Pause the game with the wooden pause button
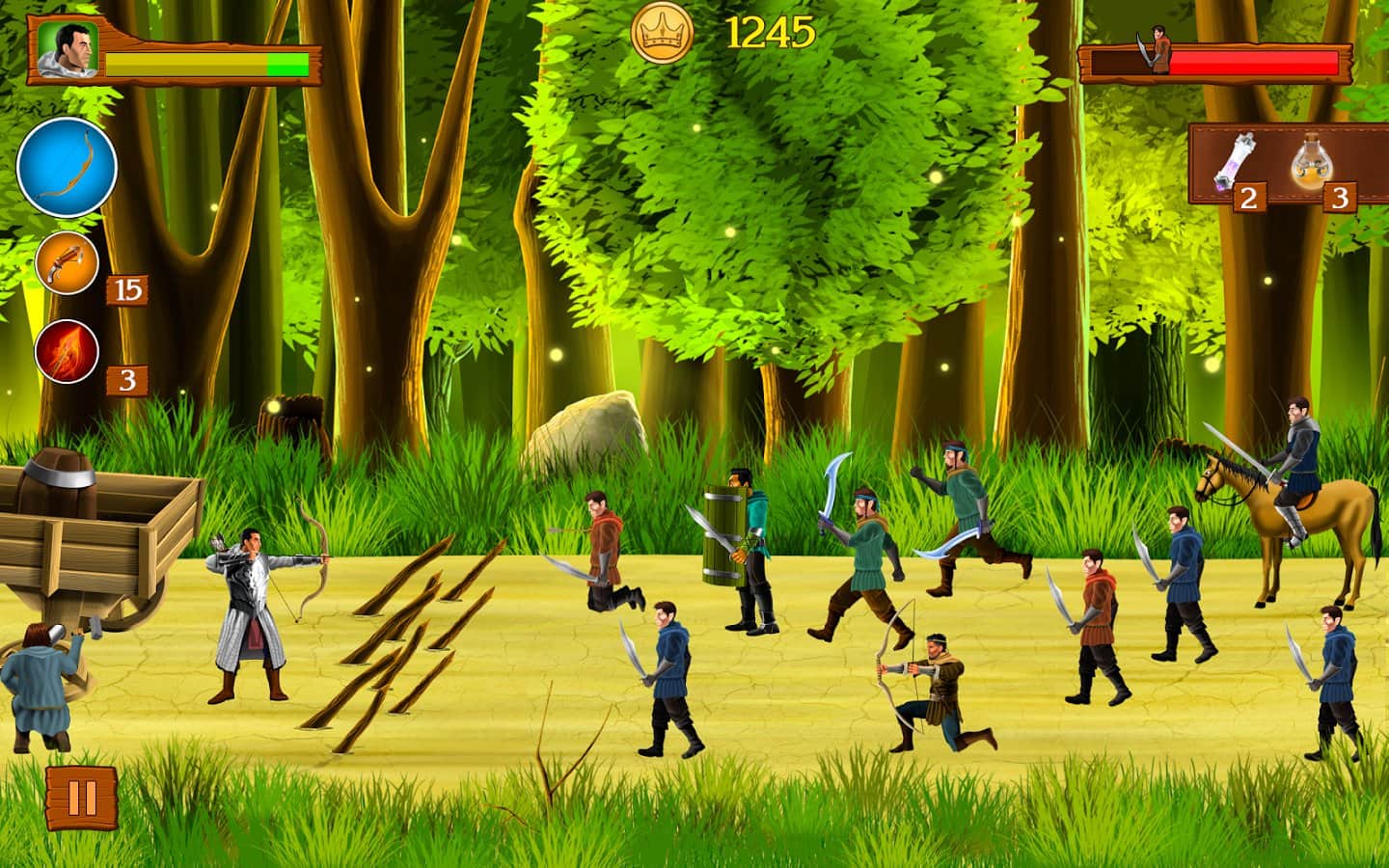The width and height of the screenshot is (1389, 868). pos(82,798)
